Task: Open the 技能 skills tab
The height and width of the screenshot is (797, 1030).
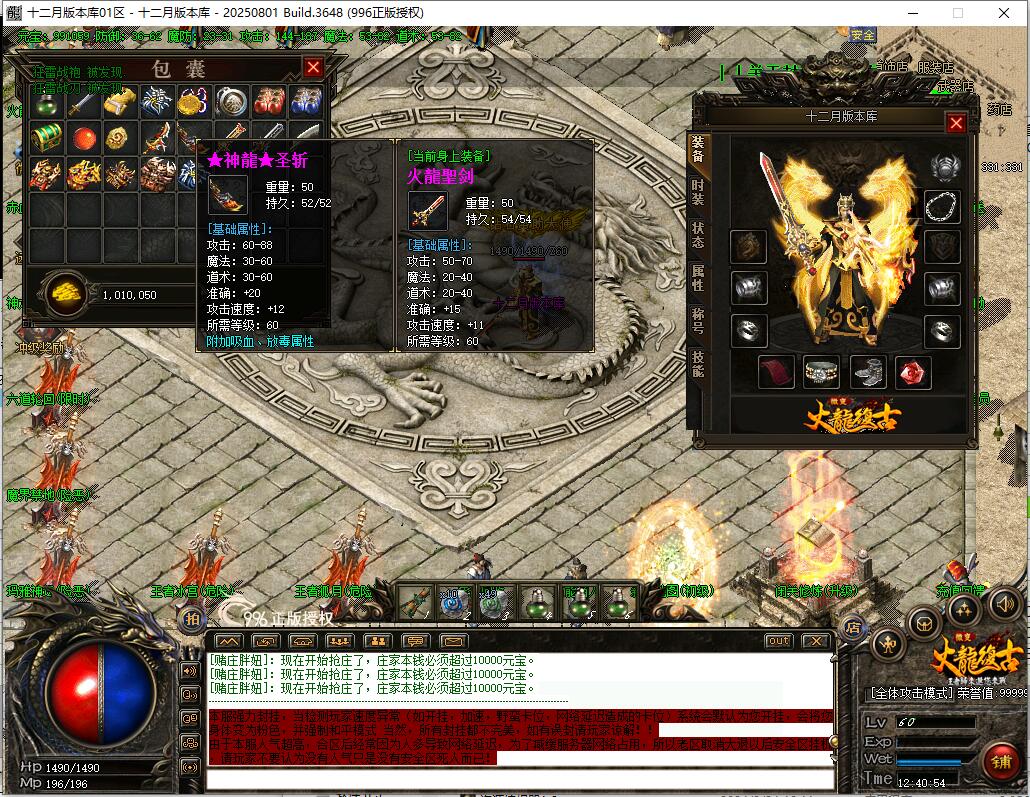Action: pos(697,363)
